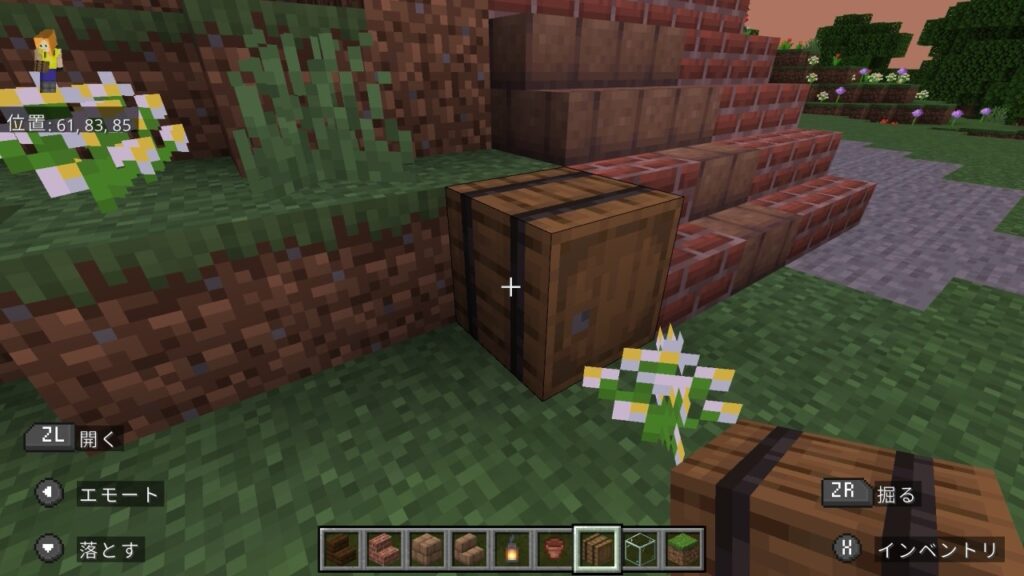Select the lantern in the hotbar
1024x576 pixels.
point(512,549)
